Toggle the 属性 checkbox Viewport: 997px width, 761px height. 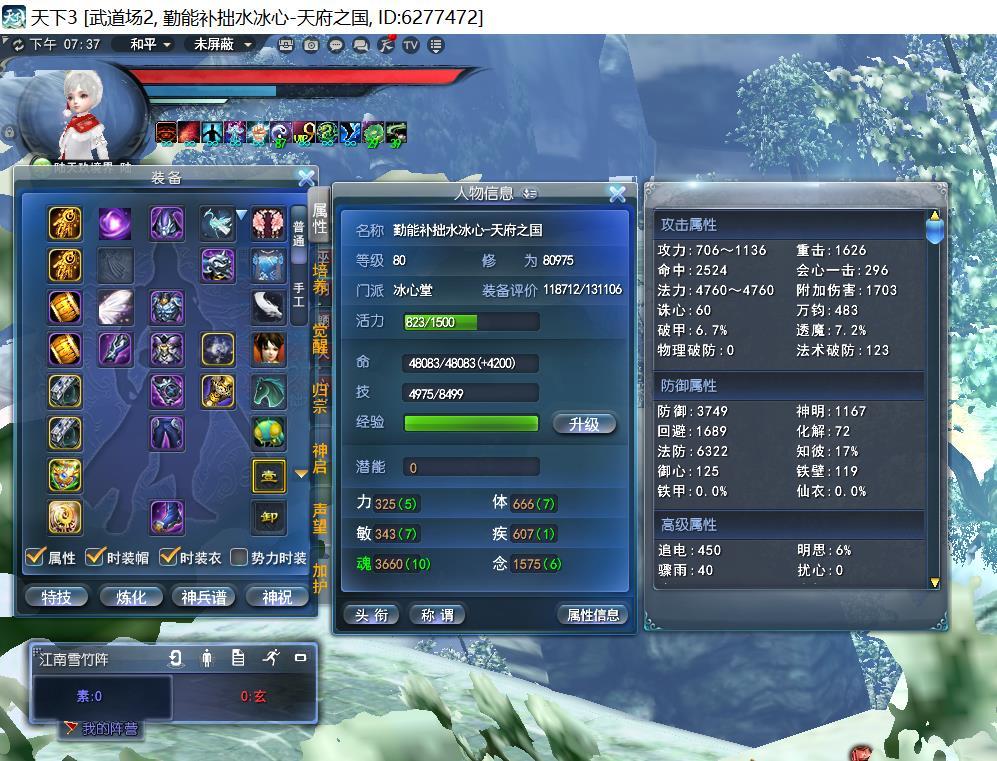[x=36, y=557]
